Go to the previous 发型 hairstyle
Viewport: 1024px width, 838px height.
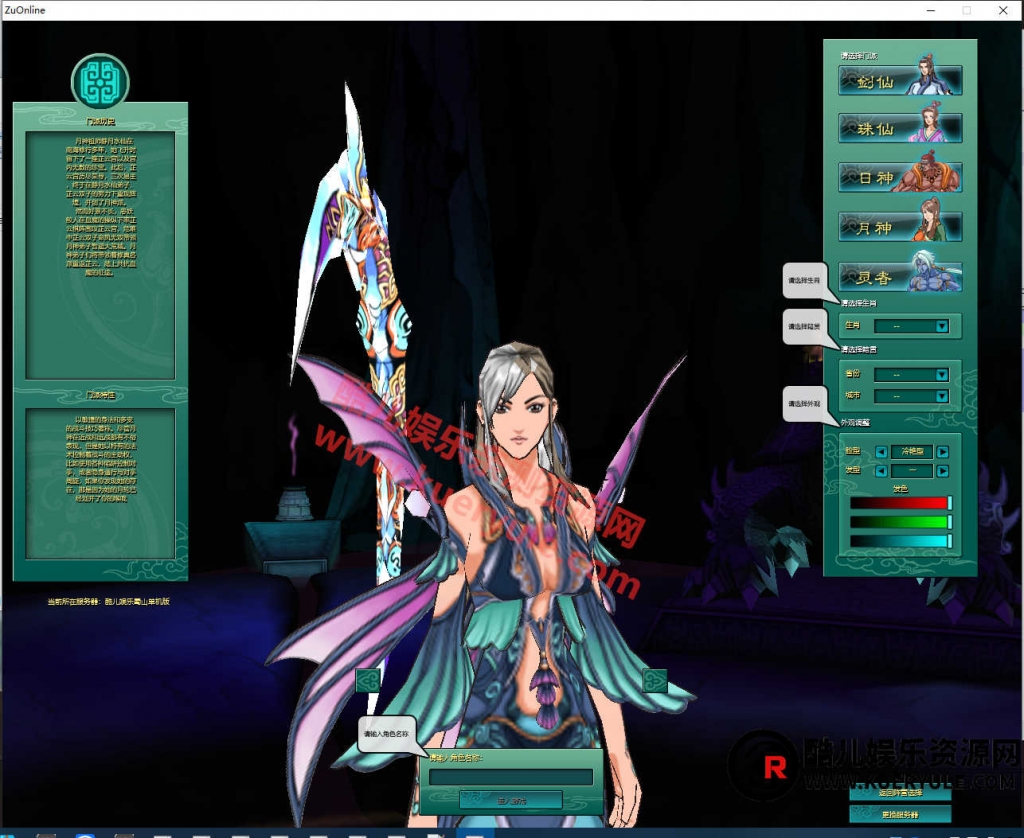pyautogui.click(x=881, y=471)
